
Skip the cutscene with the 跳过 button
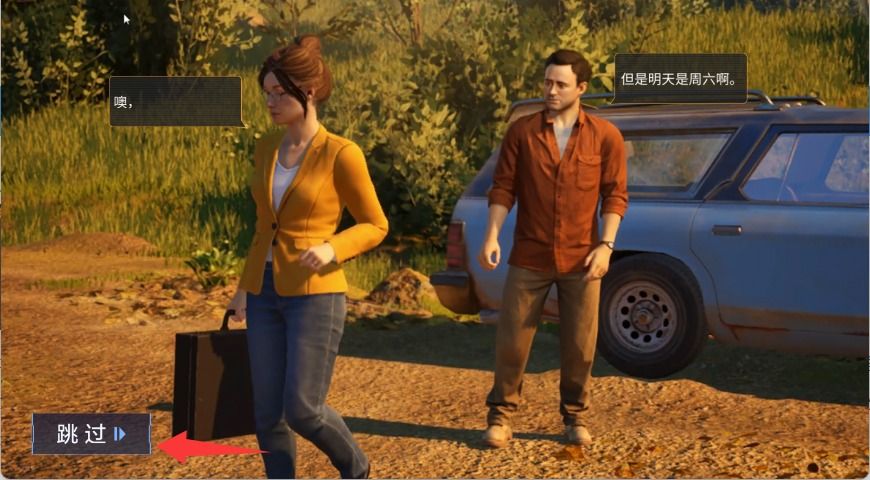pos(91,434)
